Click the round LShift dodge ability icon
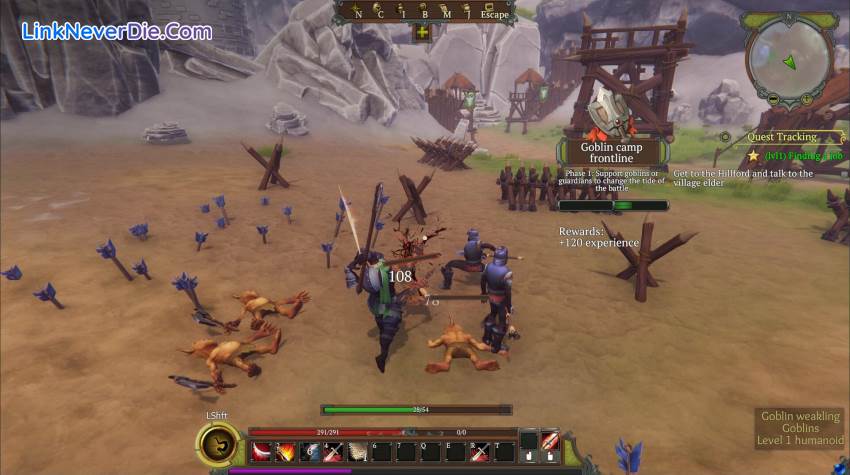The width and height of the screenshot is (850, 475). click(216, 444)
